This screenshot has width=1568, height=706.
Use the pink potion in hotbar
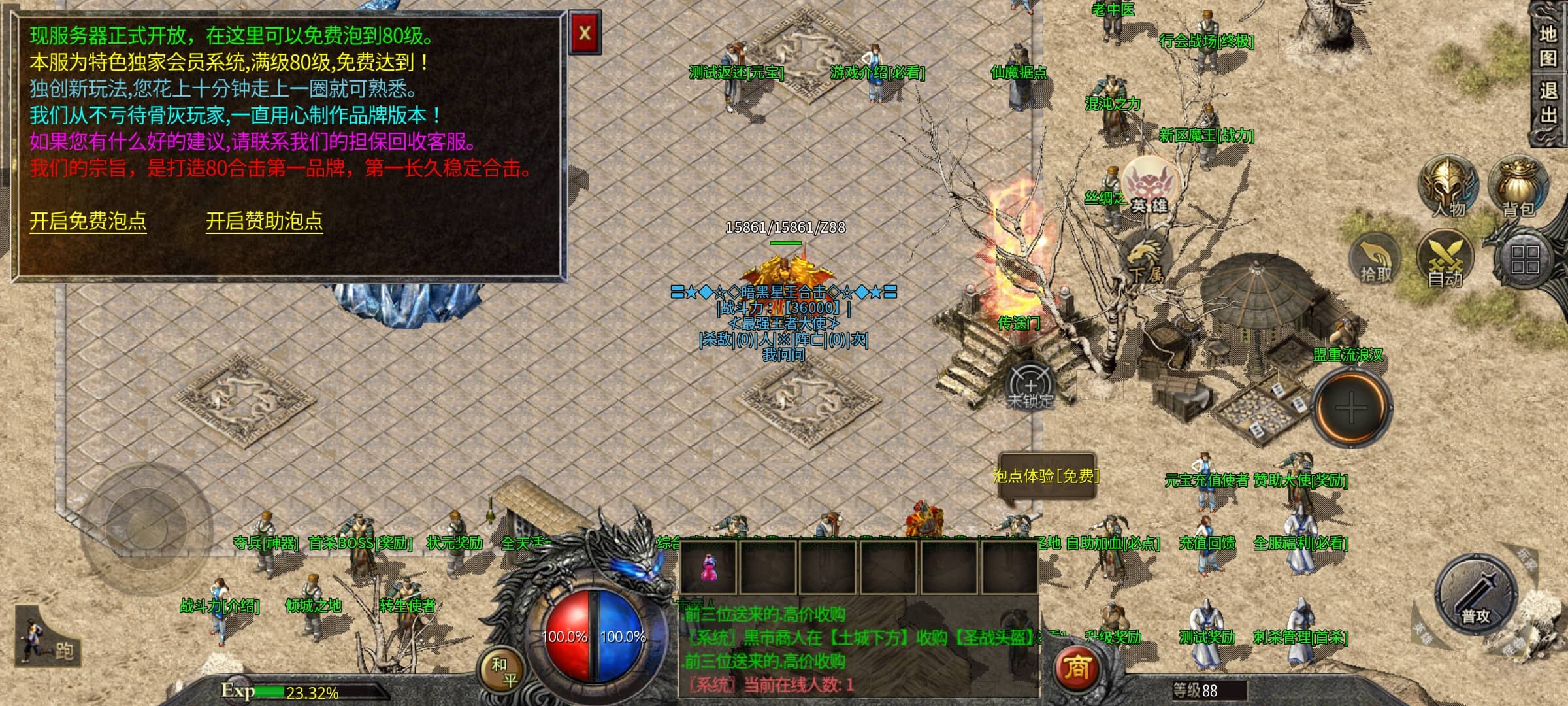(708, 567)
